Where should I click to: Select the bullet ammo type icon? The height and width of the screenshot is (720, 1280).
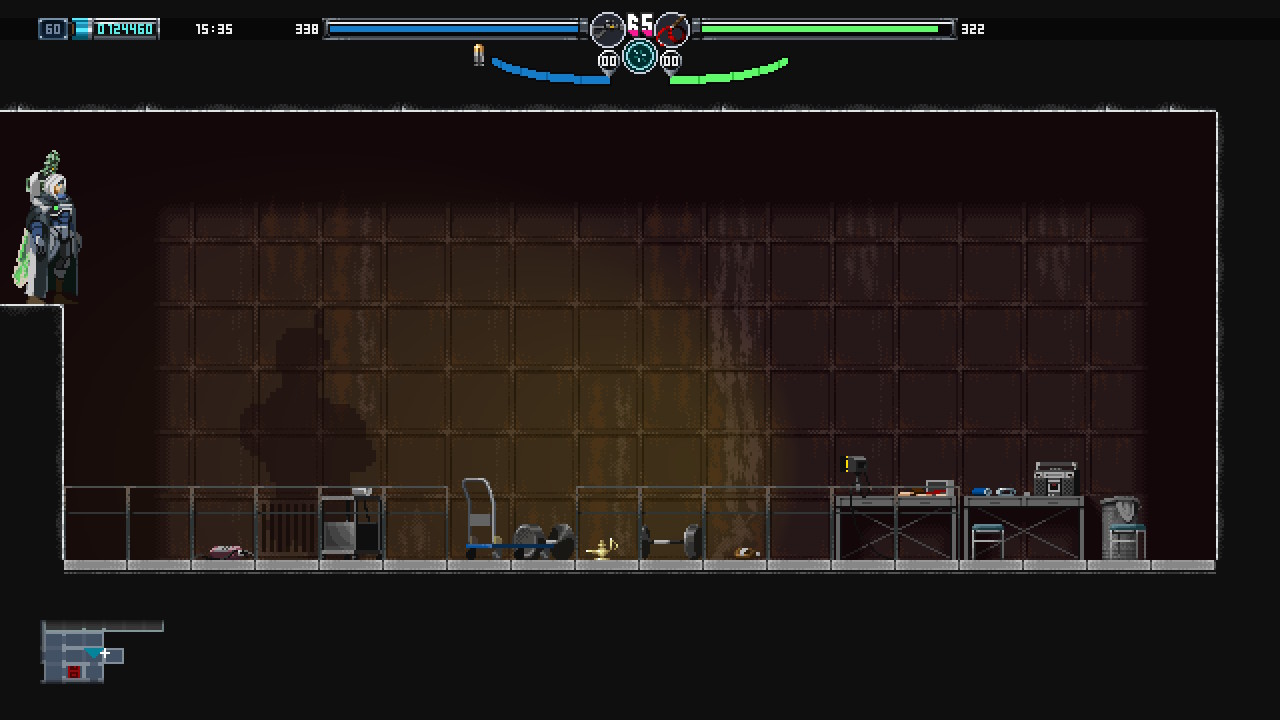coord(479,55)
